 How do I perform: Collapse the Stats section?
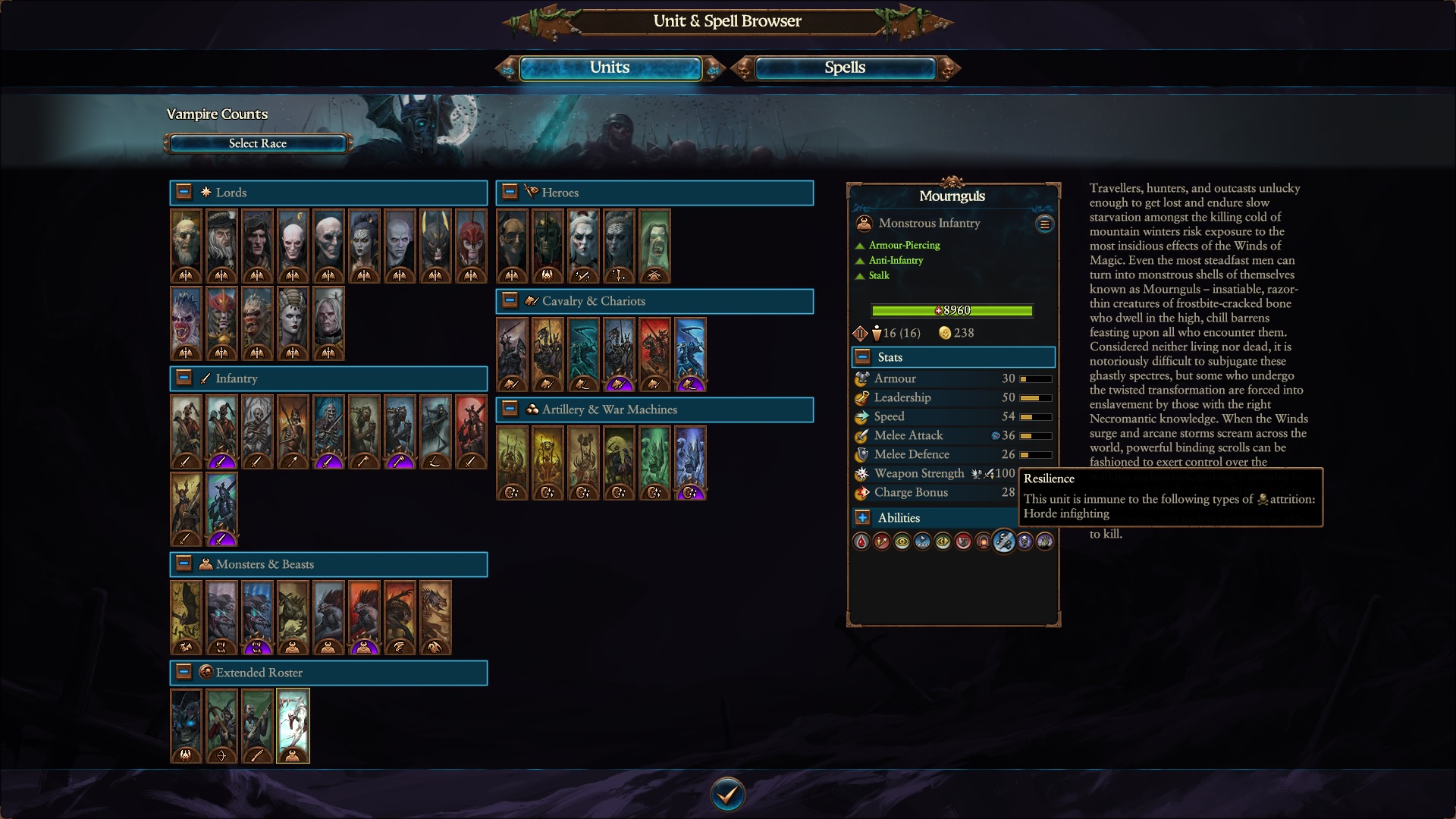coord(862,356)
